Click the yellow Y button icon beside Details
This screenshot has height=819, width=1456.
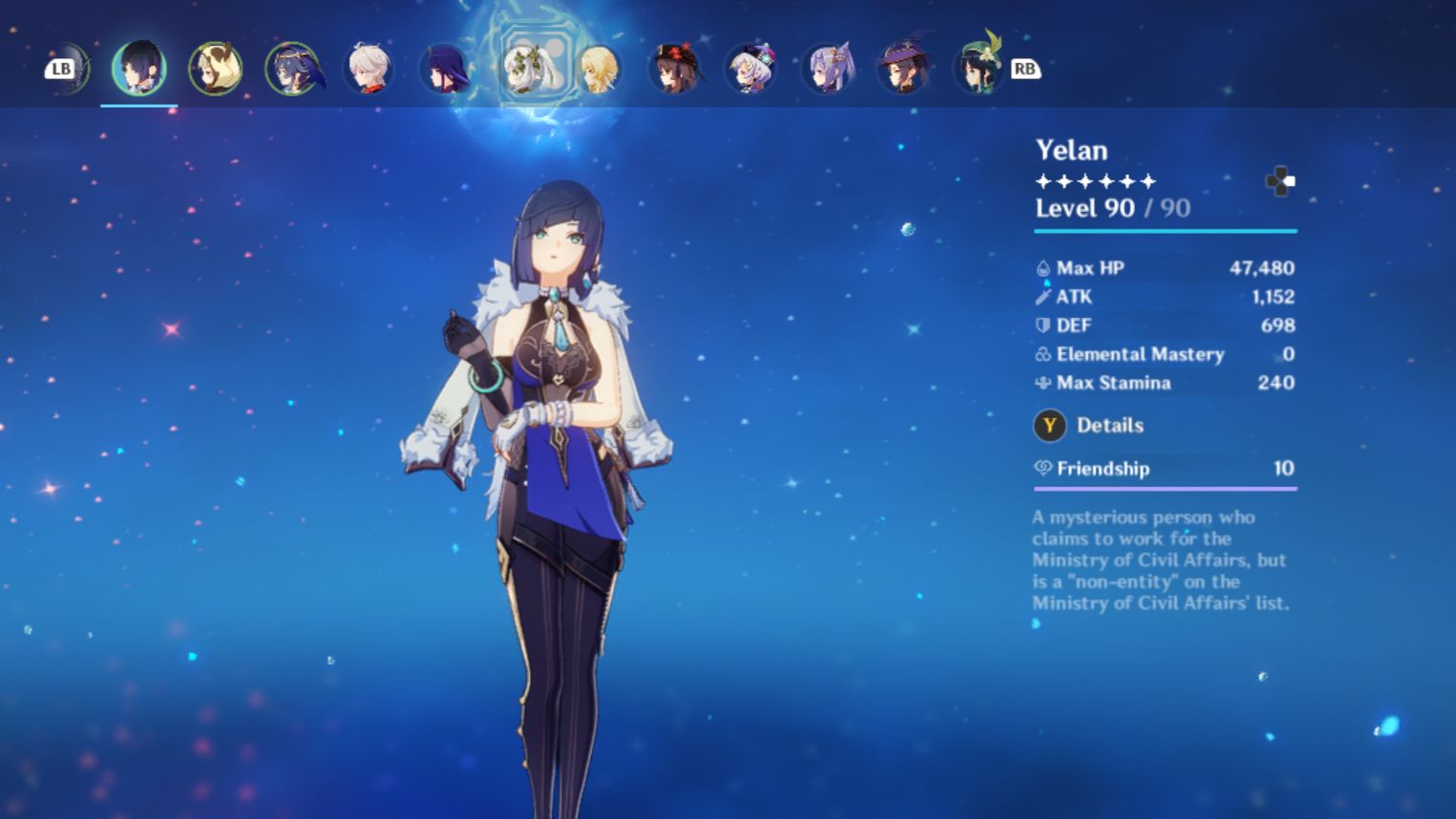point(1049,426)
